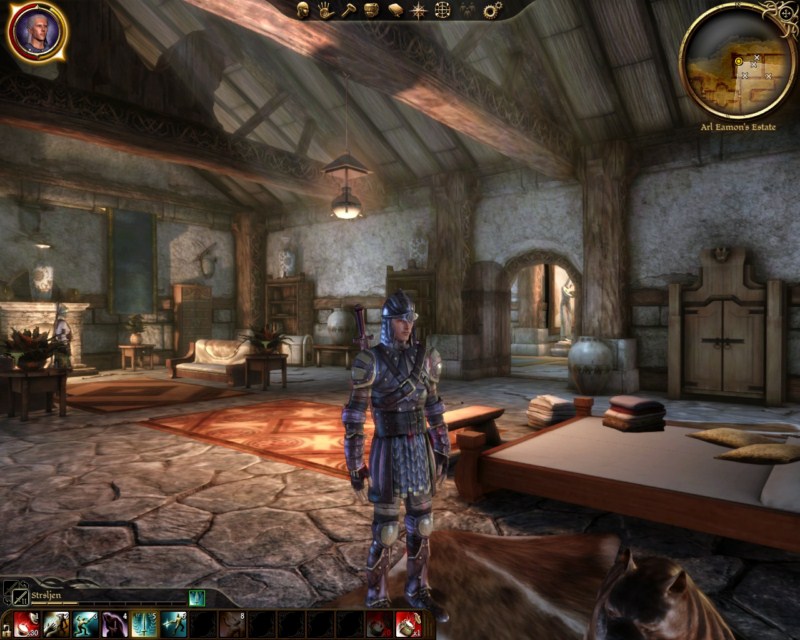The height and width of the screenshot is (640, 800).
Task: Open the journal book icon
Action: tap(395, 10)
